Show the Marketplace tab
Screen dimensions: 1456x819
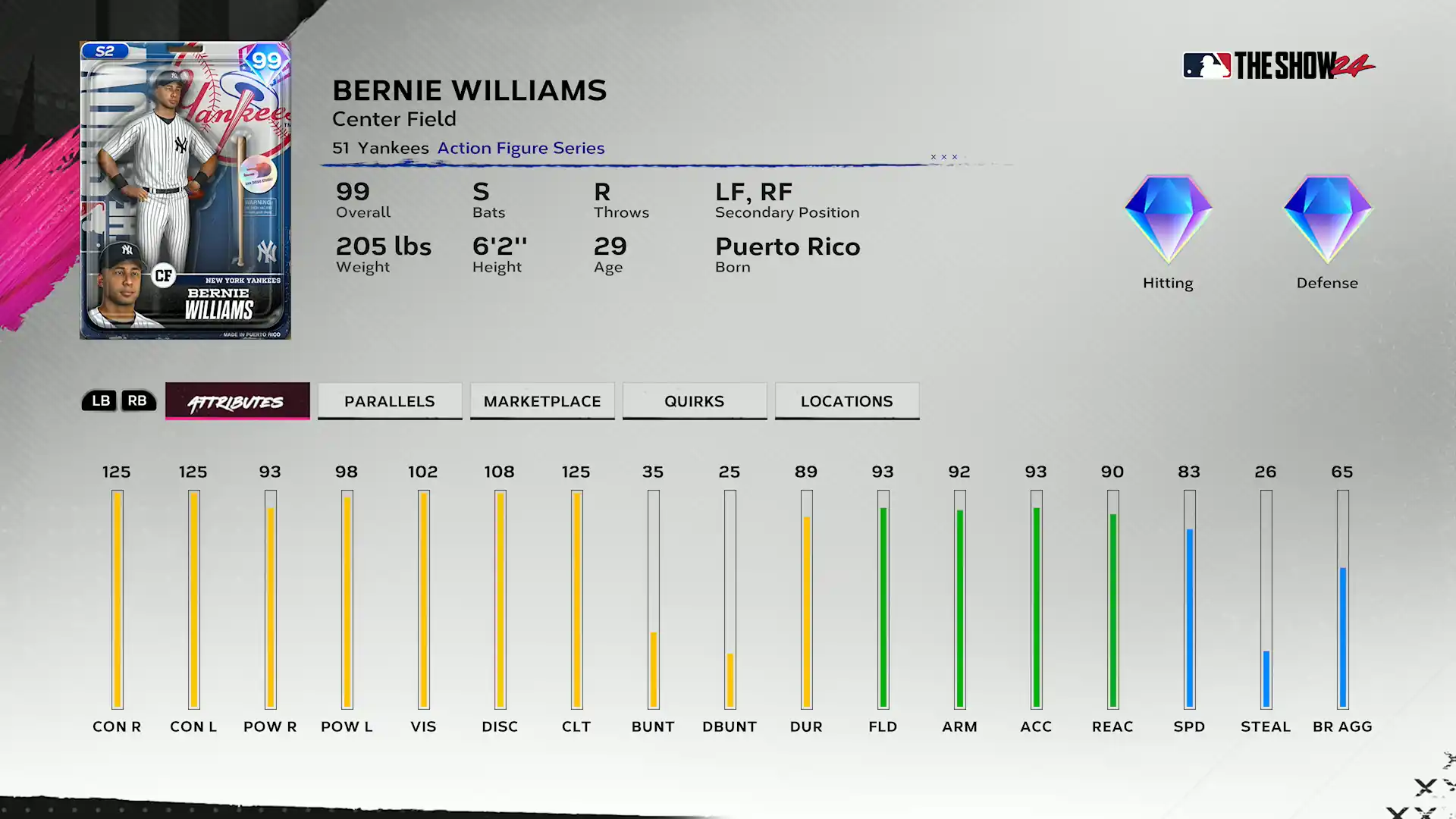[542, 401]
